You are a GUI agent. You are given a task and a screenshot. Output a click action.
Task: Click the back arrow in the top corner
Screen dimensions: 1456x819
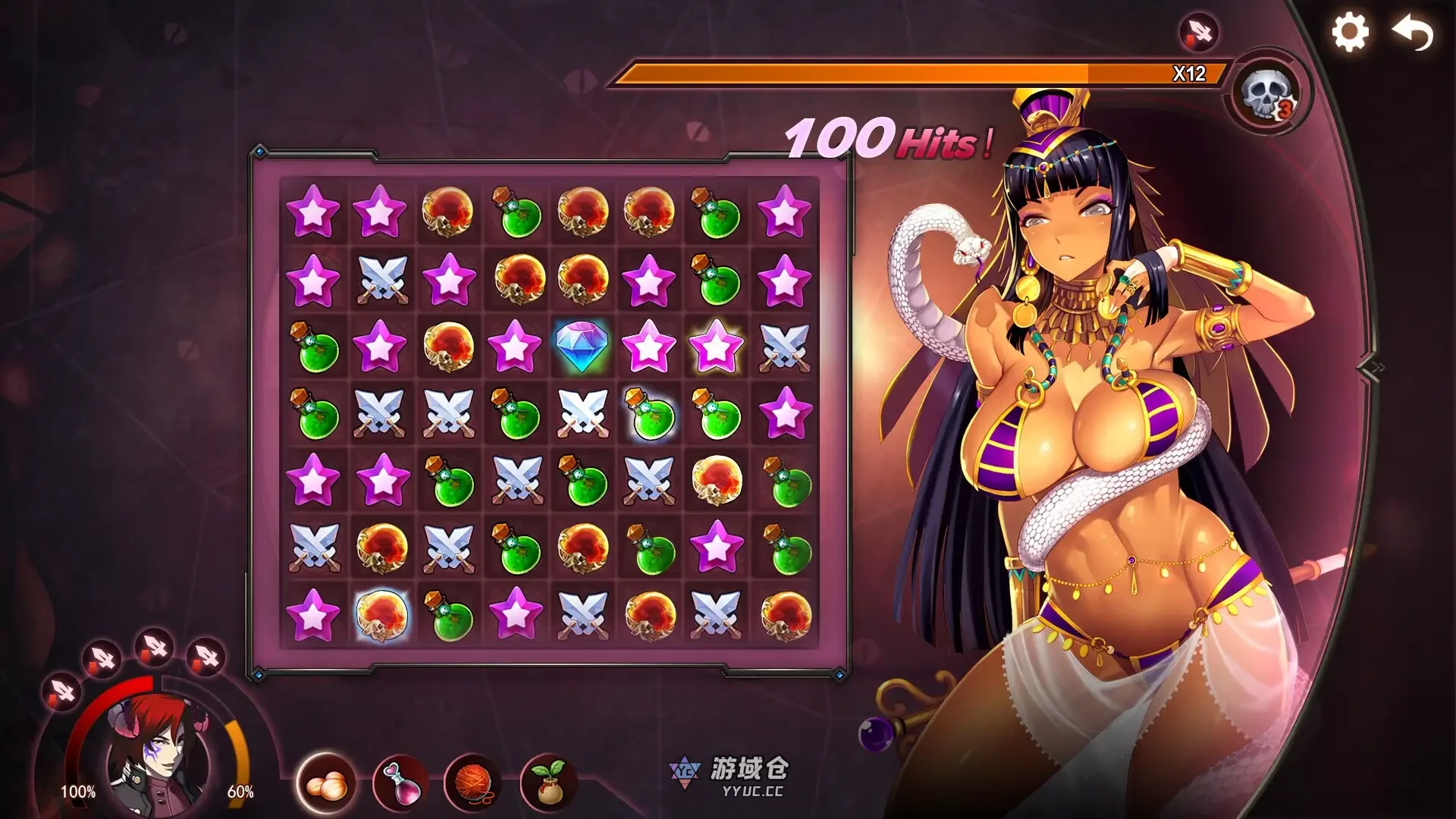(x=1413, y=32)
